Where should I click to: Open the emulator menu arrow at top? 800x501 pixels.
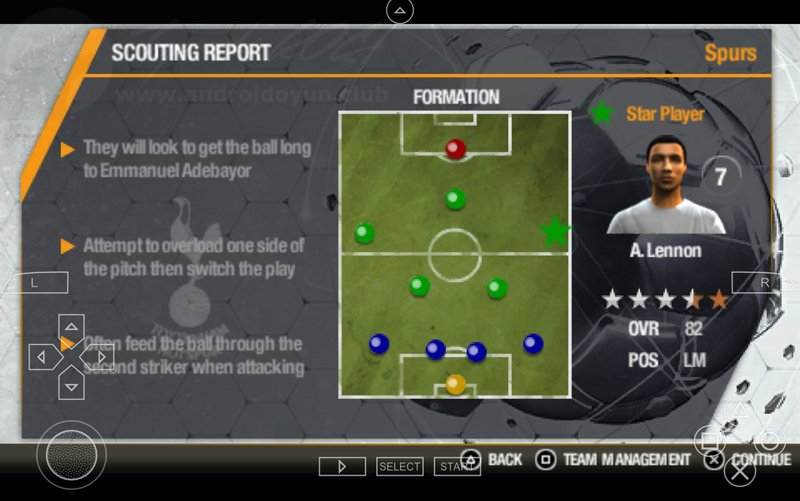[x=399, y=11]
